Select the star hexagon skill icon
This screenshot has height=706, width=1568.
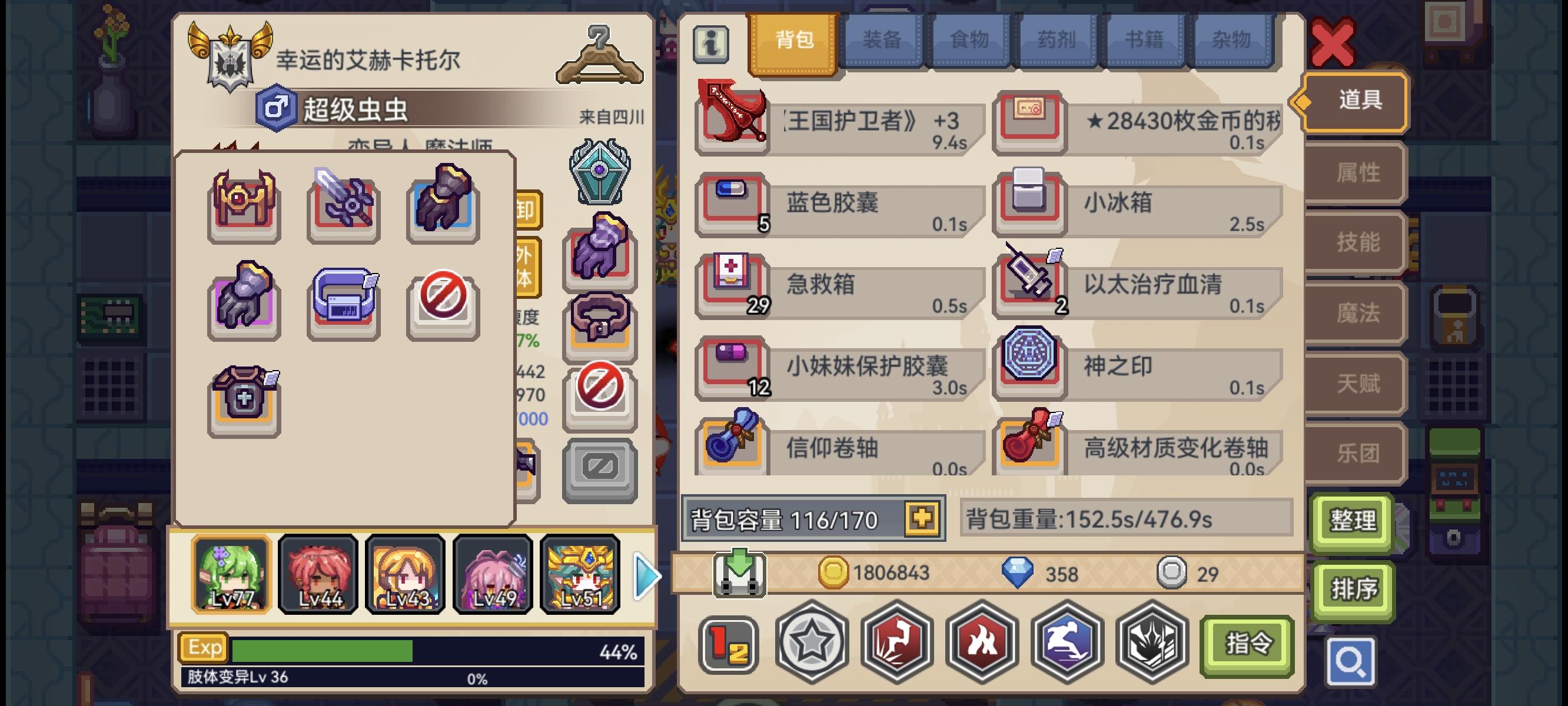click(x=813, y=643)
